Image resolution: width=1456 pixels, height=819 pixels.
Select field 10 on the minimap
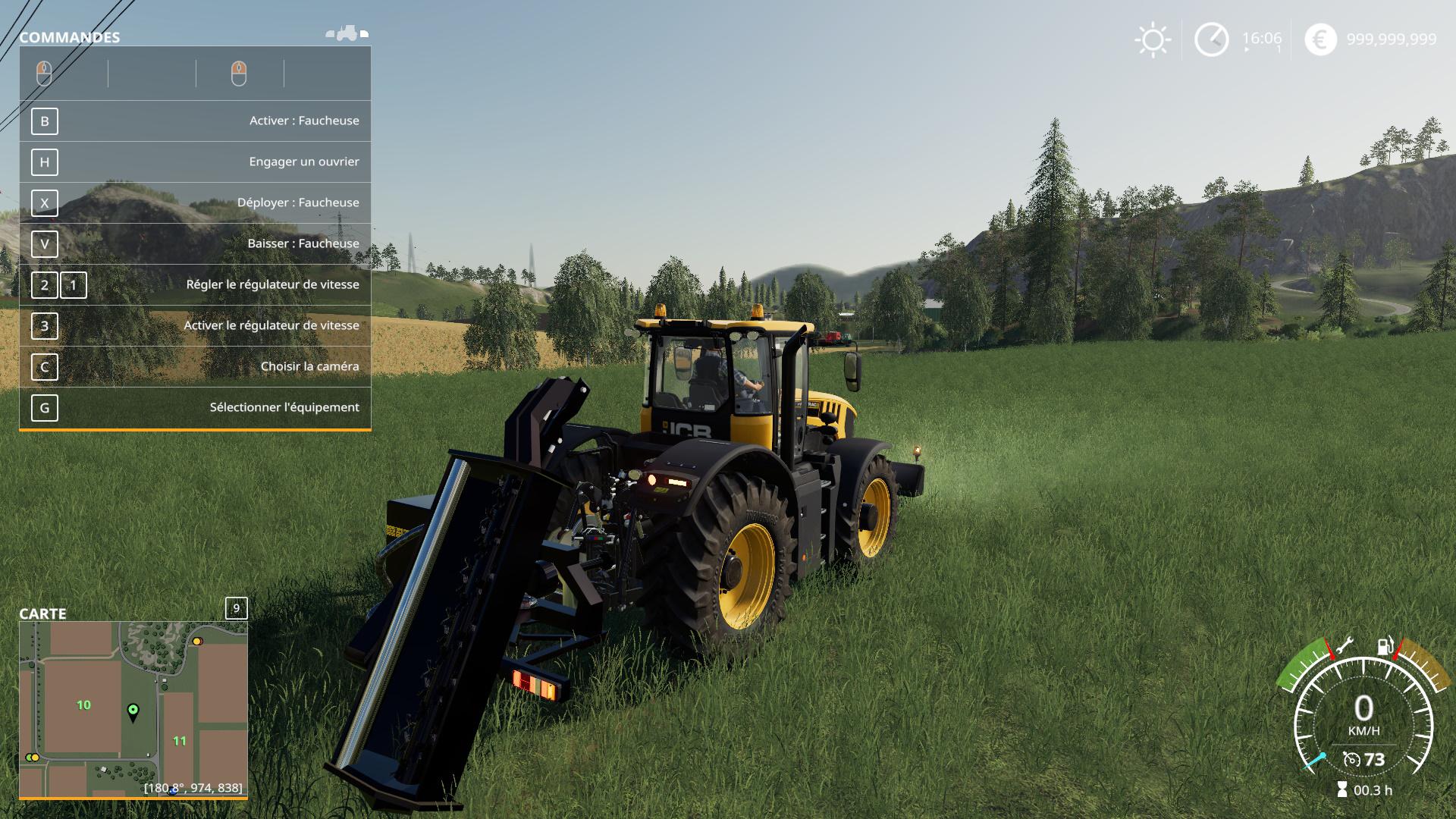tap(83, 705)
